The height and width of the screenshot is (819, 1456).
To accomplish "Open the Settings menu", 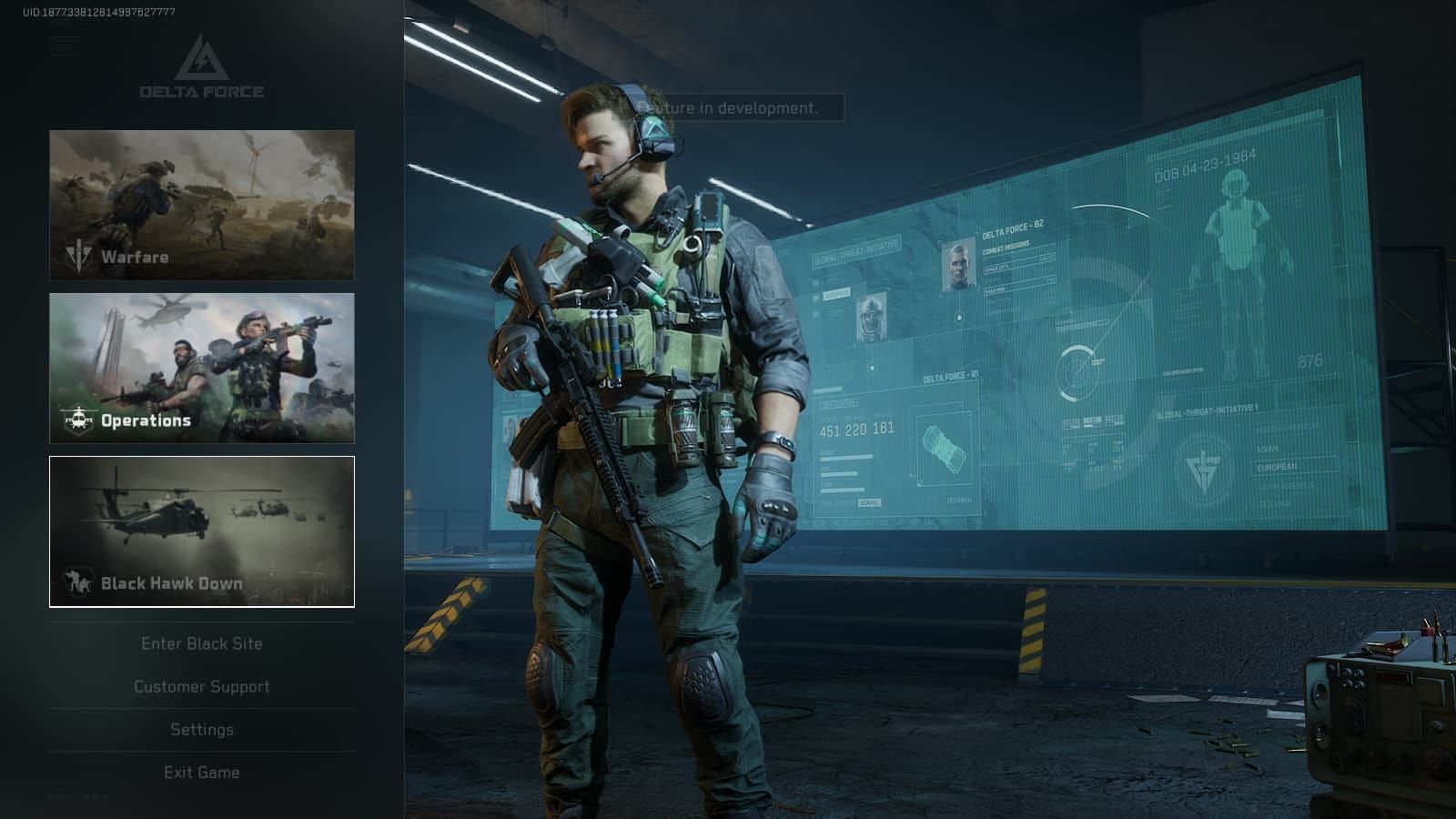I will click(x=200, y=729).
